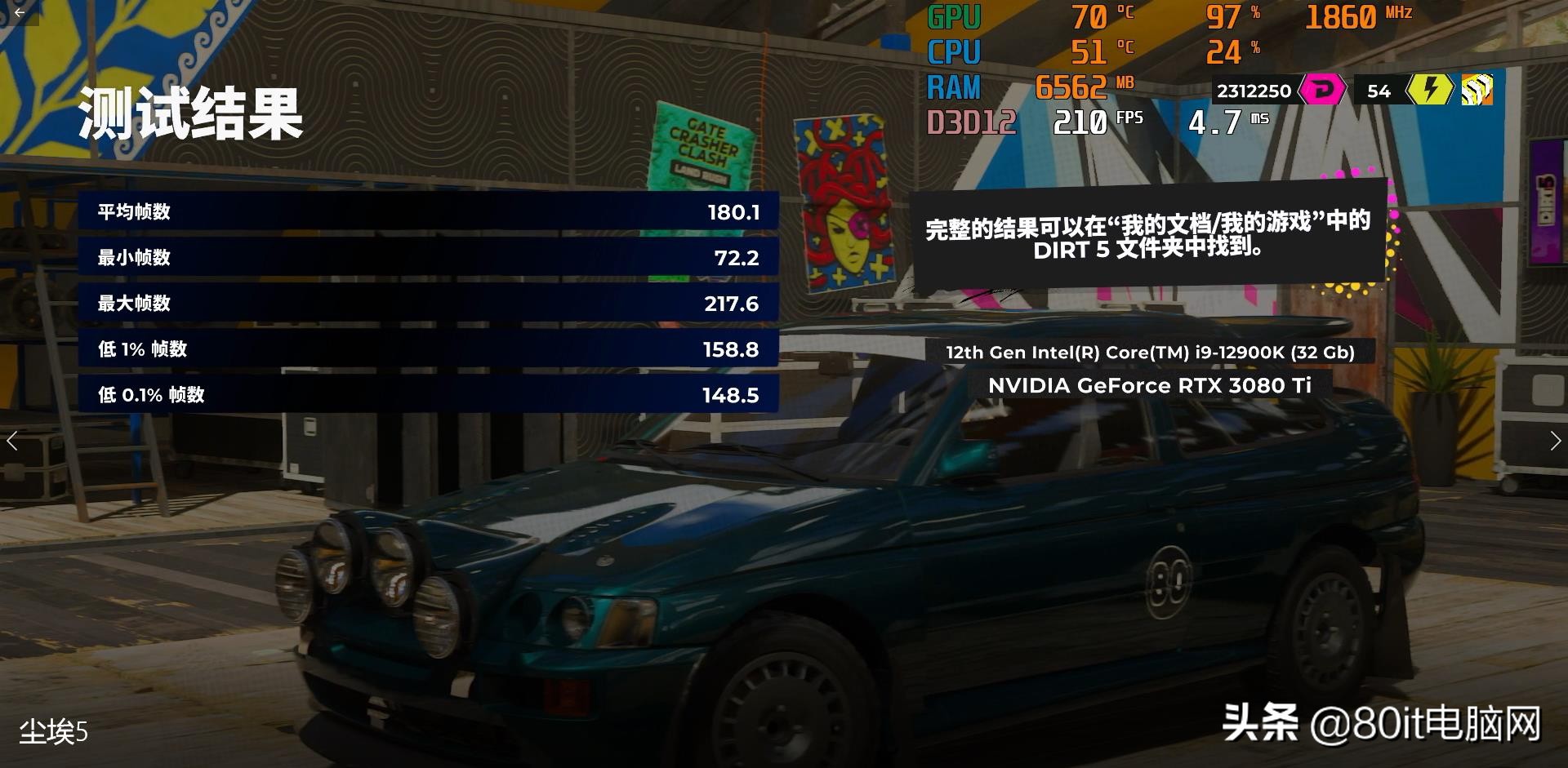Open the striped player avatar icon

(1477, 90)
